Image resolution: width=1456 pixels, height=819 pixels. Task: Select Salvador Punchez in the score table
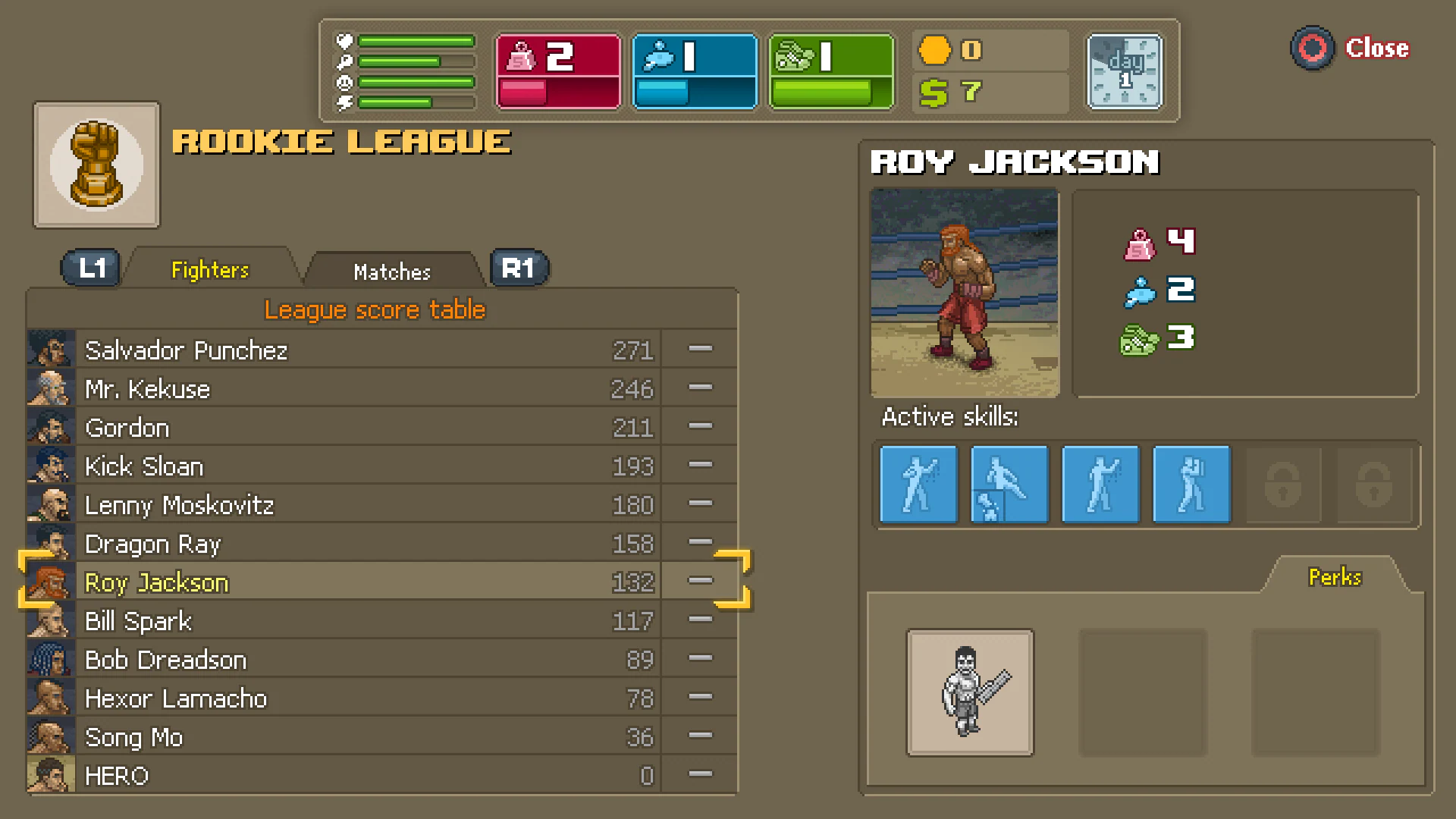point(303,350)
